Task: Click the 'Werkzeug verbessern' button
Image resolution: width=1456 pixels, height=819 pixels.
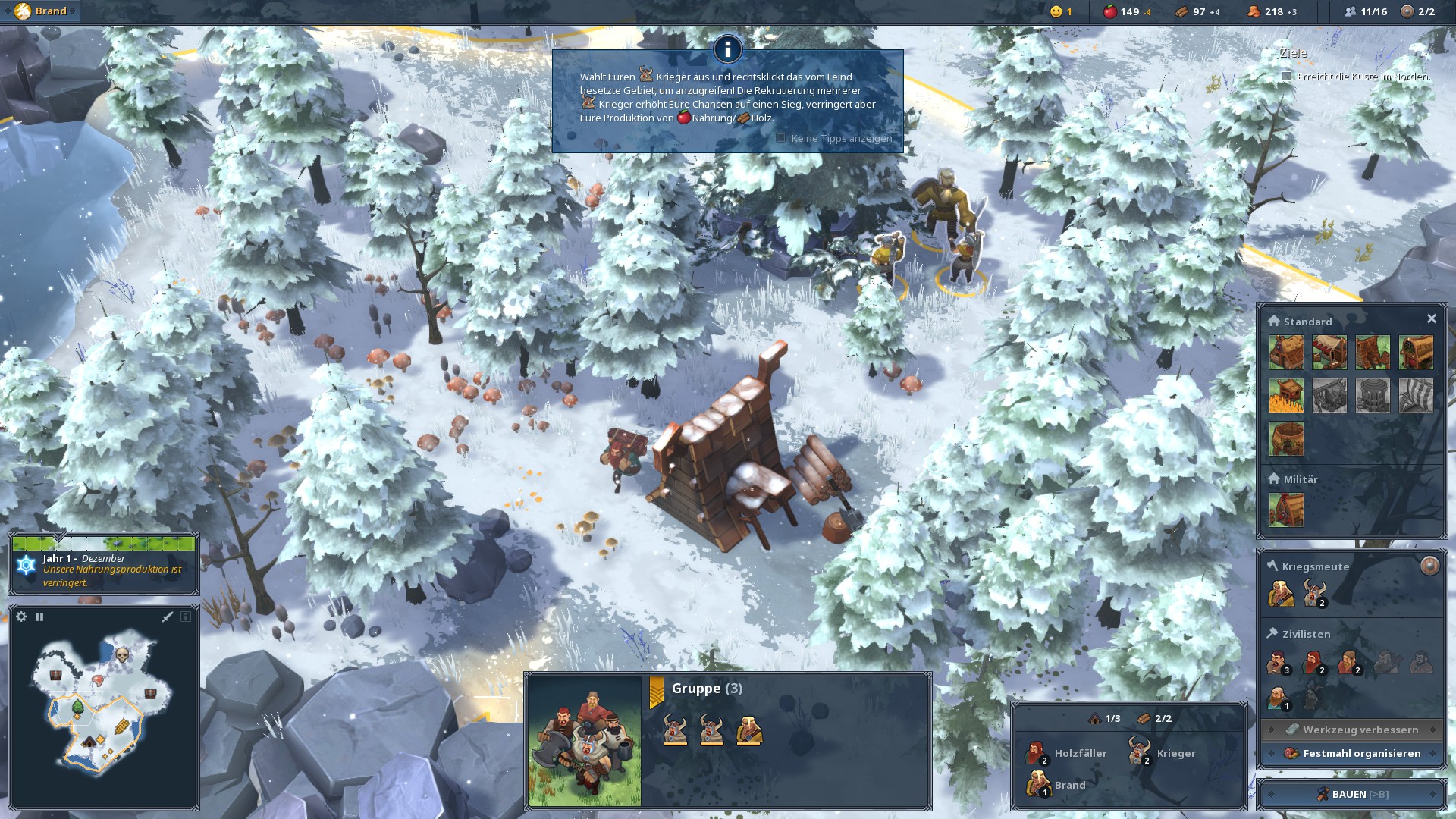Action: point(1352,730)
